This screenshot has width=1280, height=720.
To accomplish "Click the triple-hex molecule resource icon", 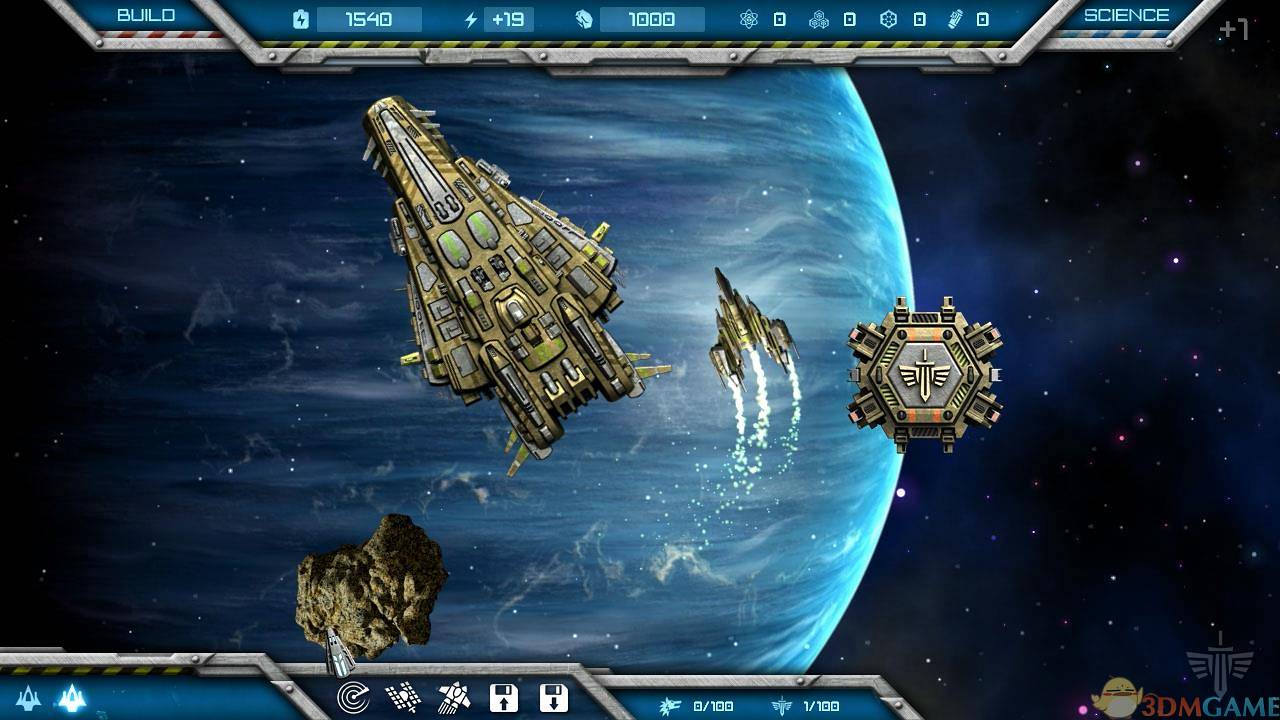I will pyautogui.click(x=817, y=17).
